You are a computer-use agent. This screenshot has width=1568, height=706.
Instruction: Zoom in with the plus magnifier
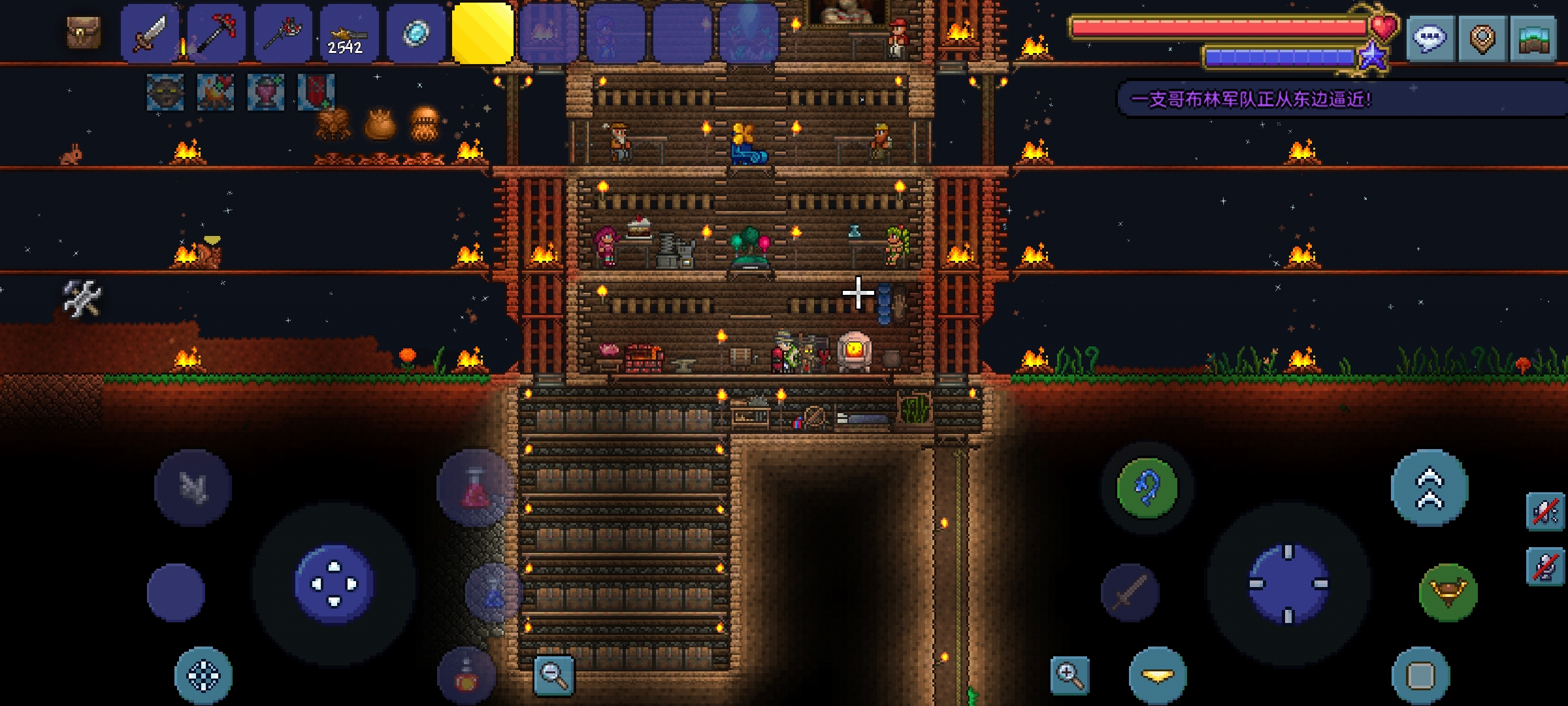click(1070, 675)
